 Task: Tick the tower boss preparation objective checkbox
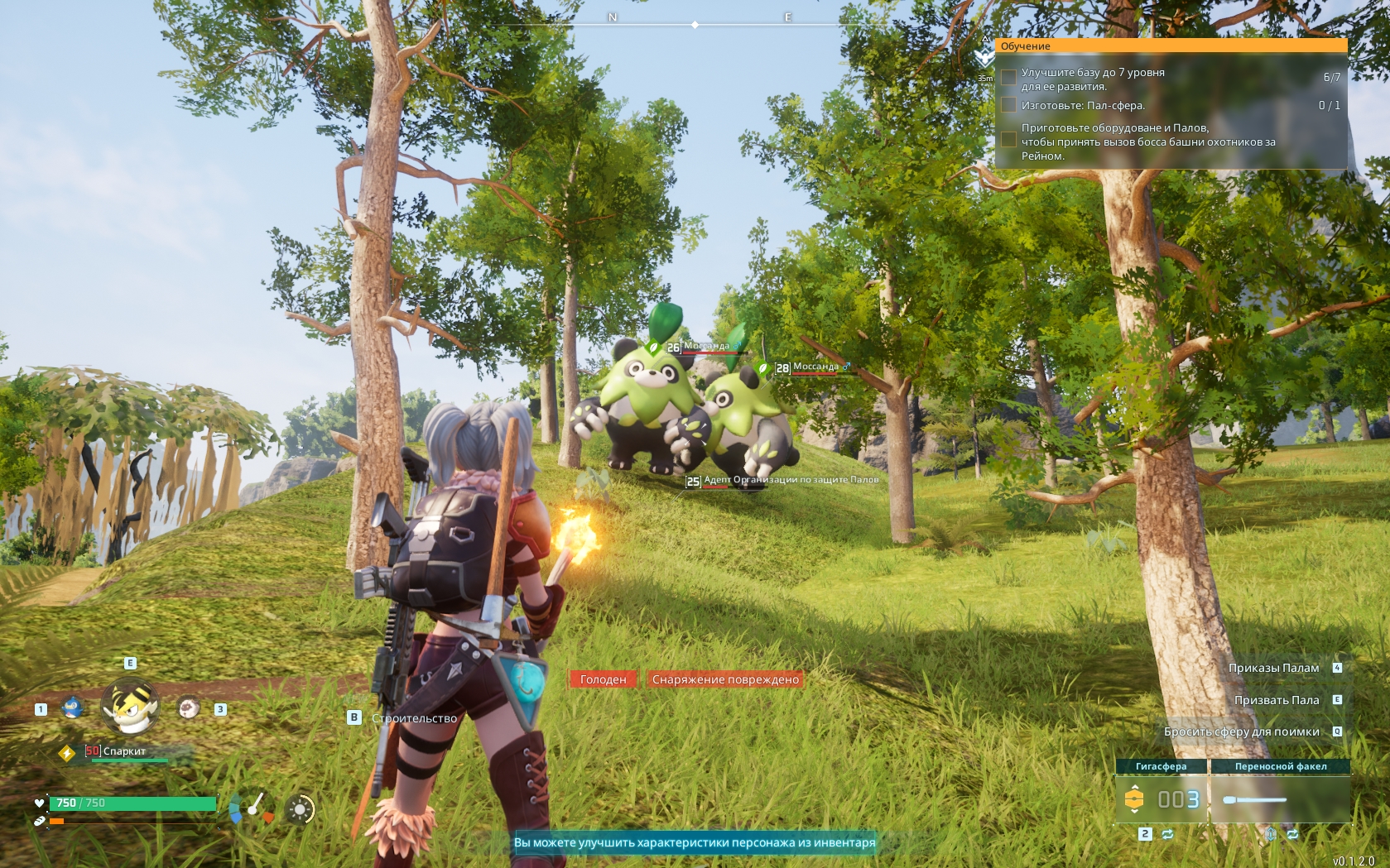tap(1008, 140)
